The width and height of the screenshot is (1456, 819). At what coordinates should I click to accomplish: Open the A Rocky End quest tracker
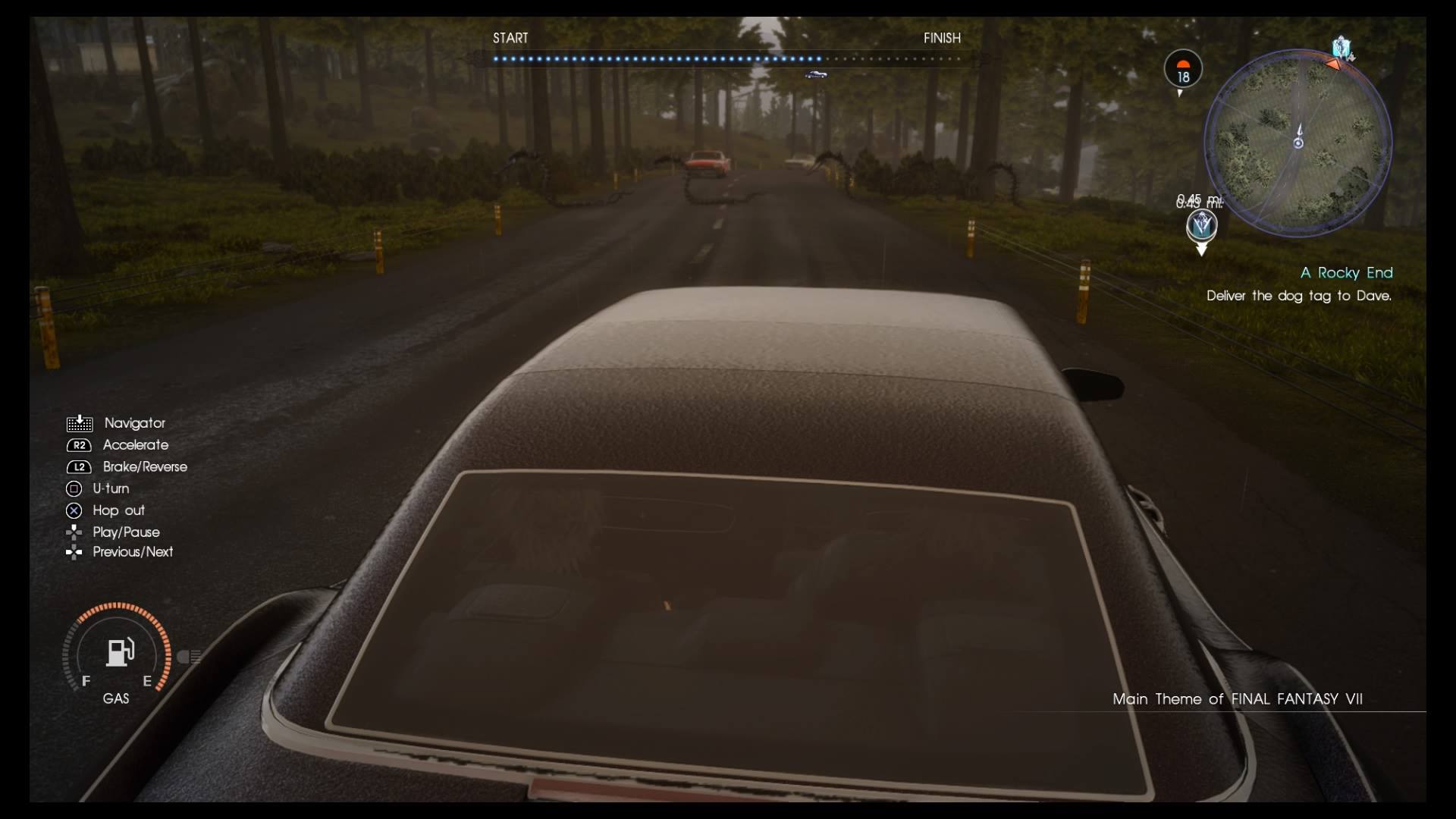click(1346, 273)
